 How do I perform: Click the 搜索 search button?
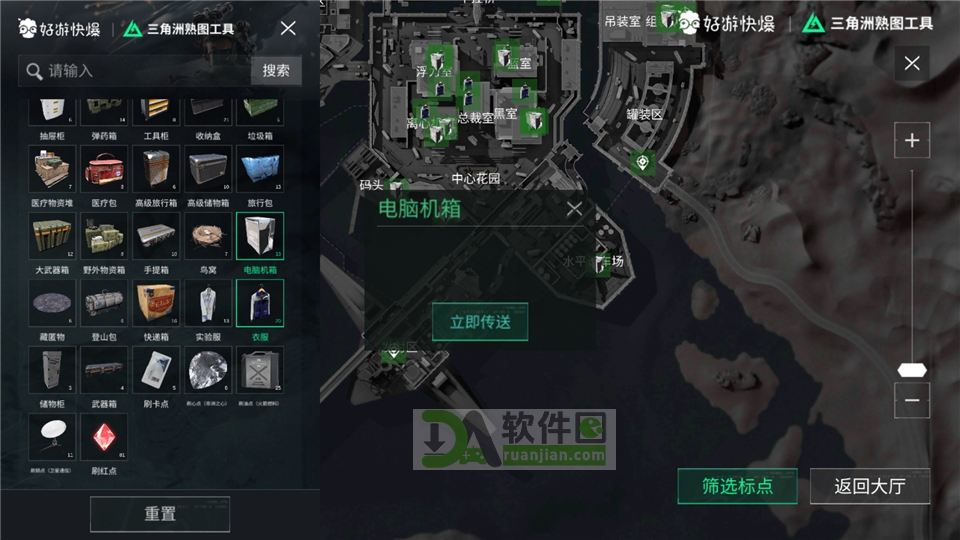pos(276,70)
